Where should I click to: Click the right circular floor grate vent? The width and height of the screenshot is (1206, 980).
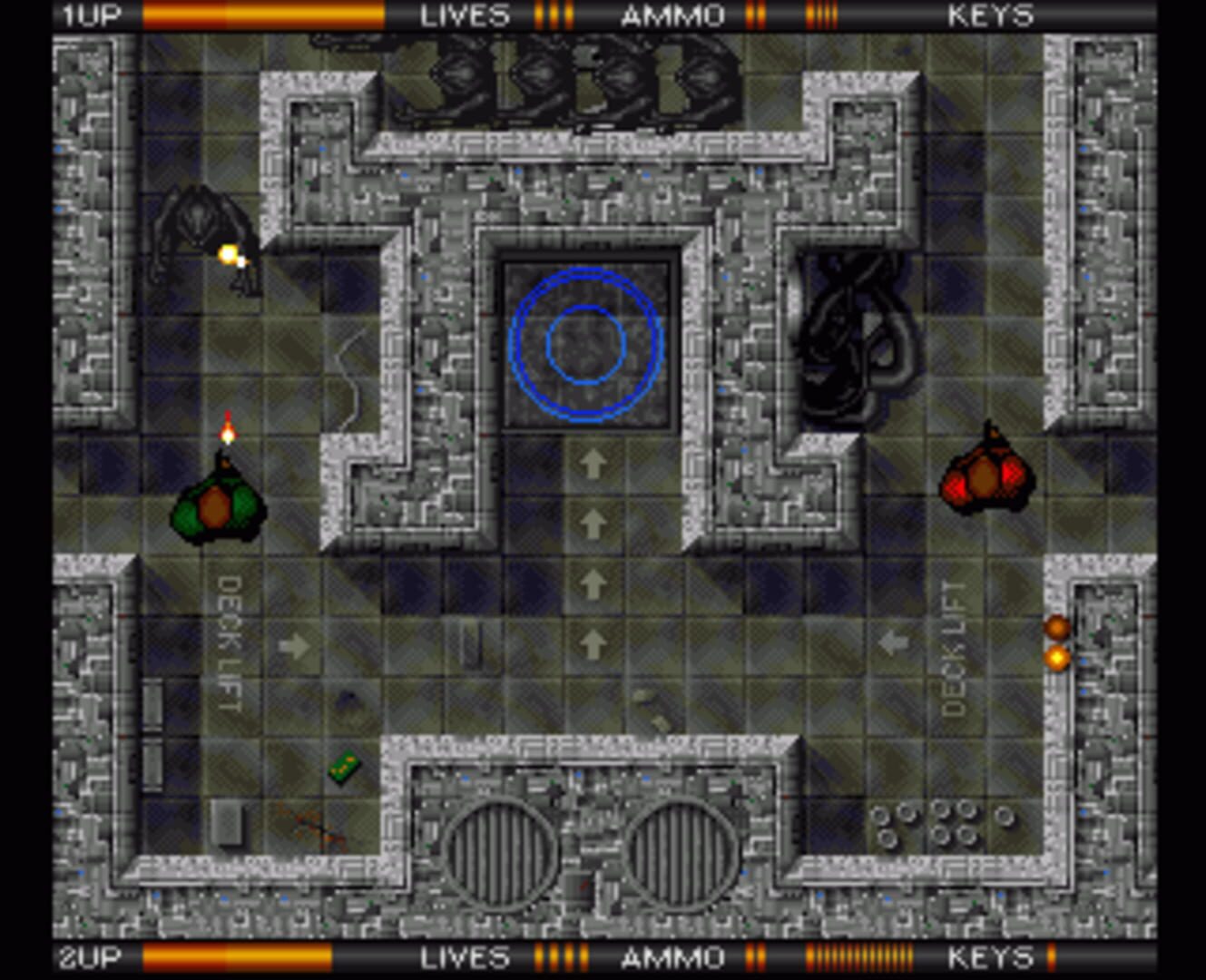[683, 855]
